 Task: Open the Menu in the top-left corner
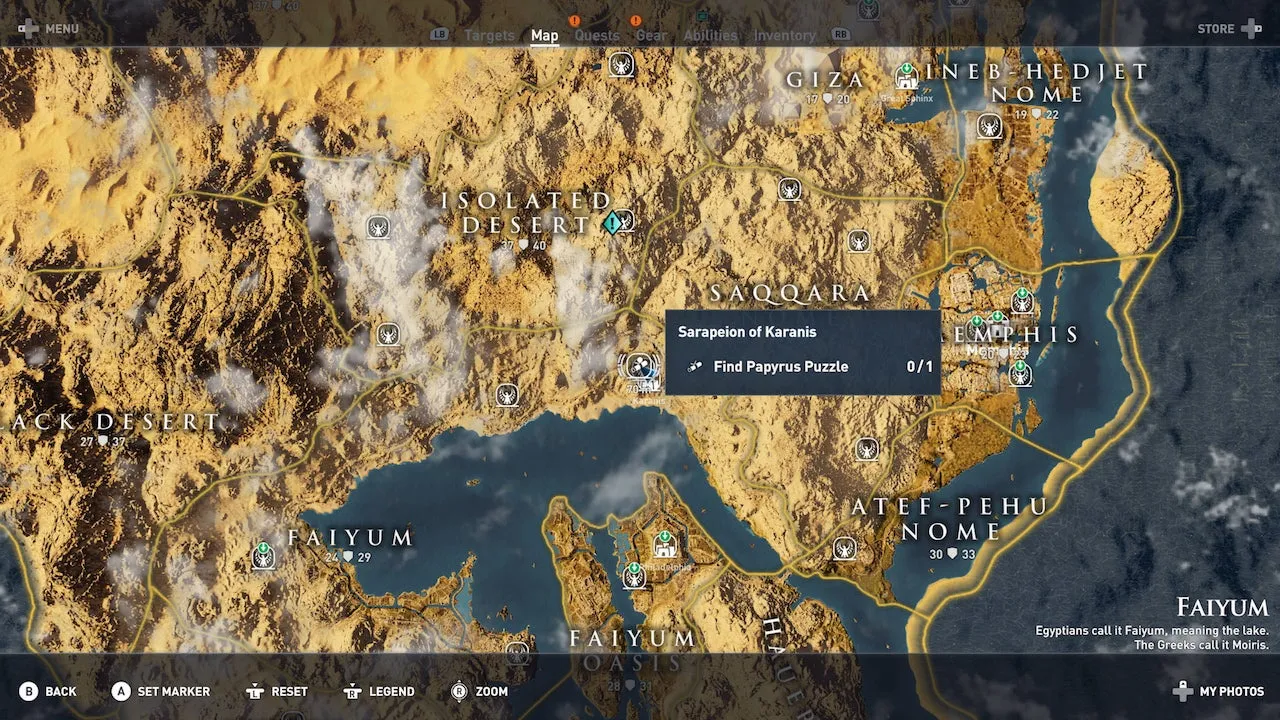(x=48, y=29)
